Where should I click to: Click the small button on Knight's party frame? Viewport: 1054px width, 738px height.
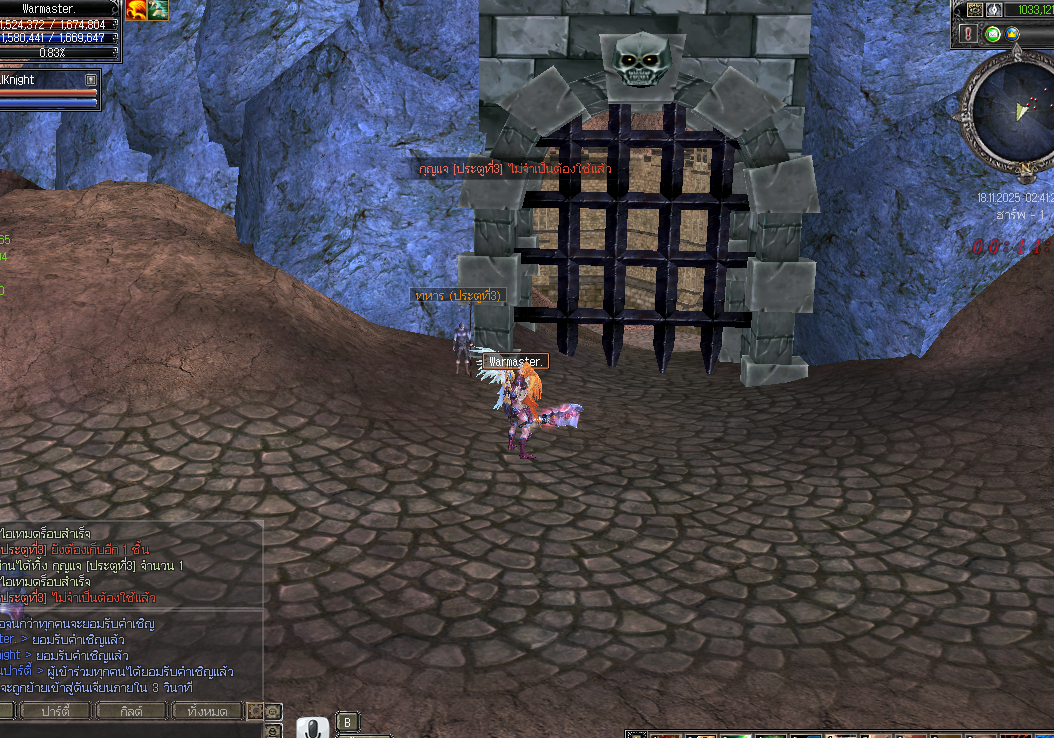[91, 80]
